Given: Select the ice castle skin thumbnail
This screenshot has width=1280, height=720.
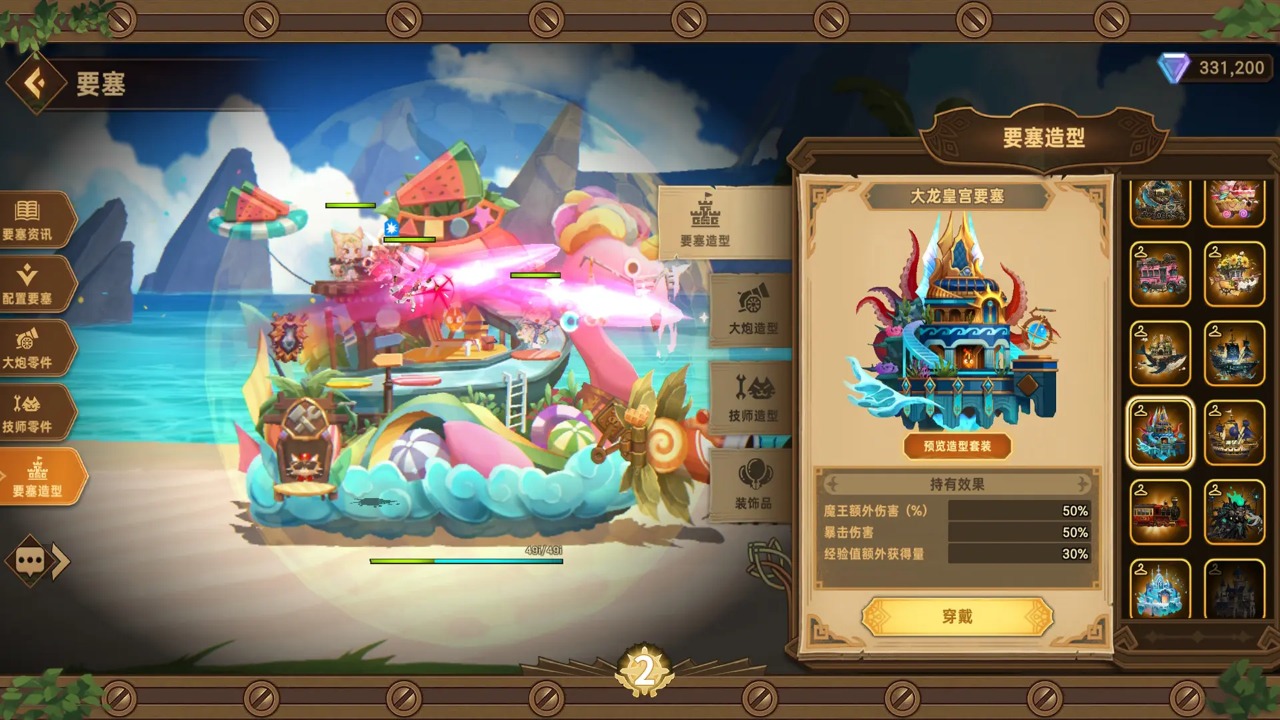Looking at the screenshot, I should [1160, 592].
